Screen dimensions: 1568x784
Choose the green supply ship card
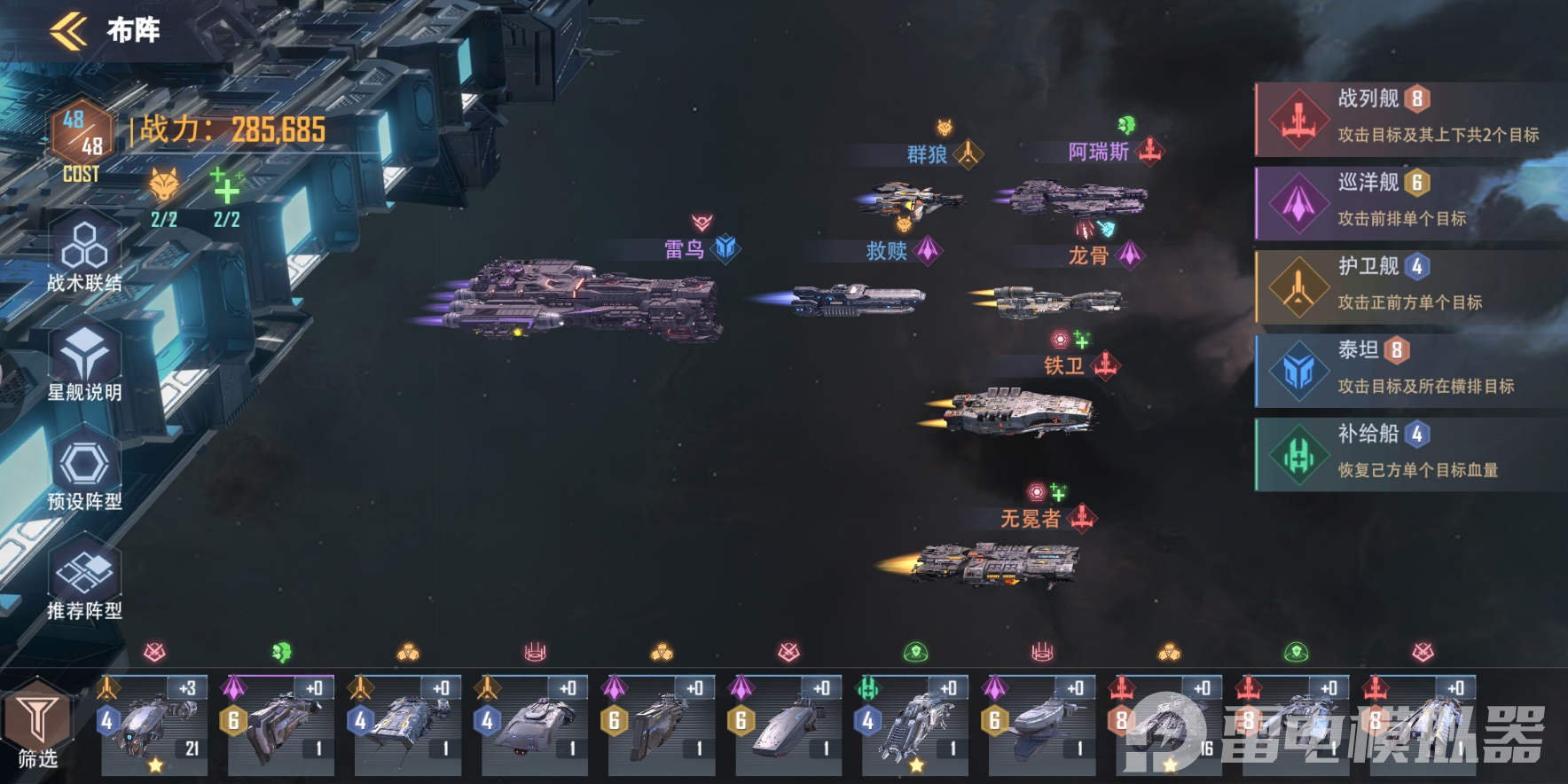(914, 725)
